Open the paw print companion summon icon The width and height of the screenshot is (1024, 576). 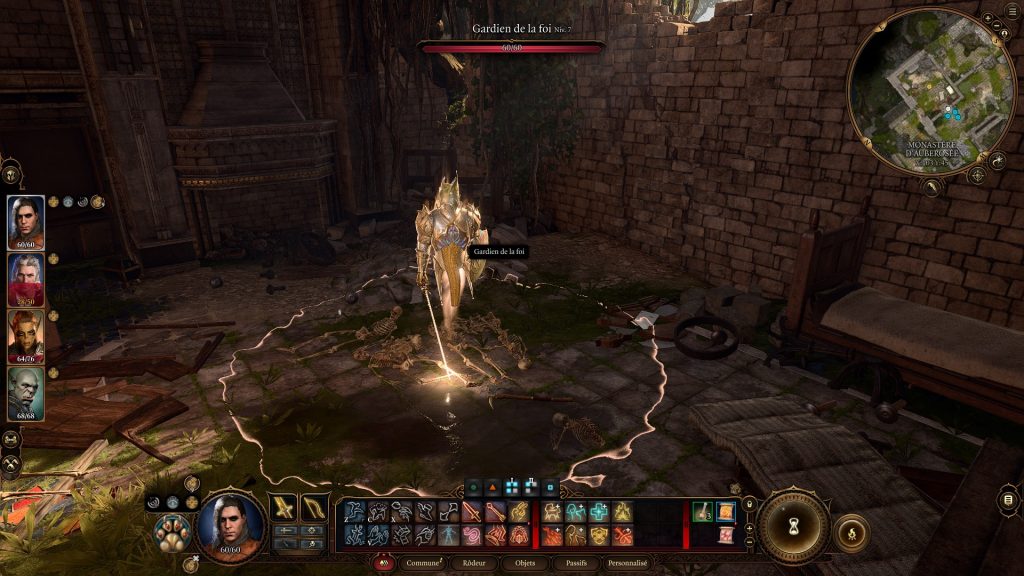tap(172, 533)
